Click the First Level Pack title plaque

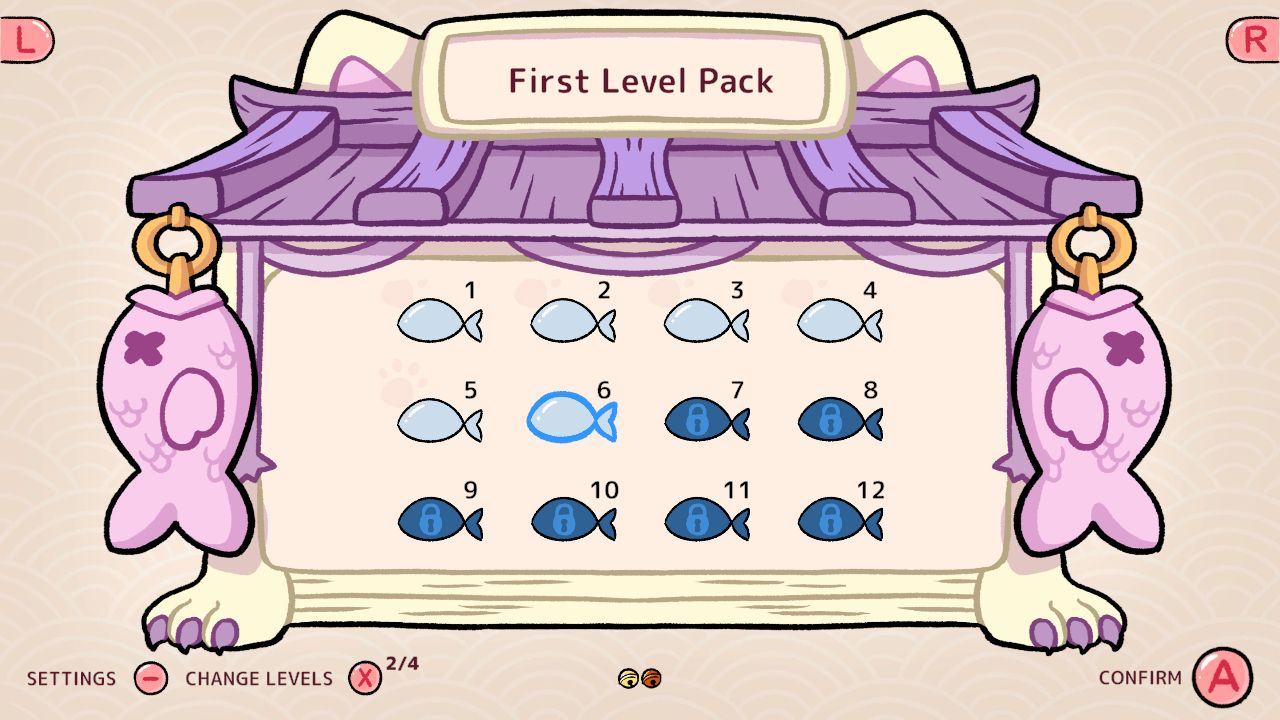pos(640,80)
